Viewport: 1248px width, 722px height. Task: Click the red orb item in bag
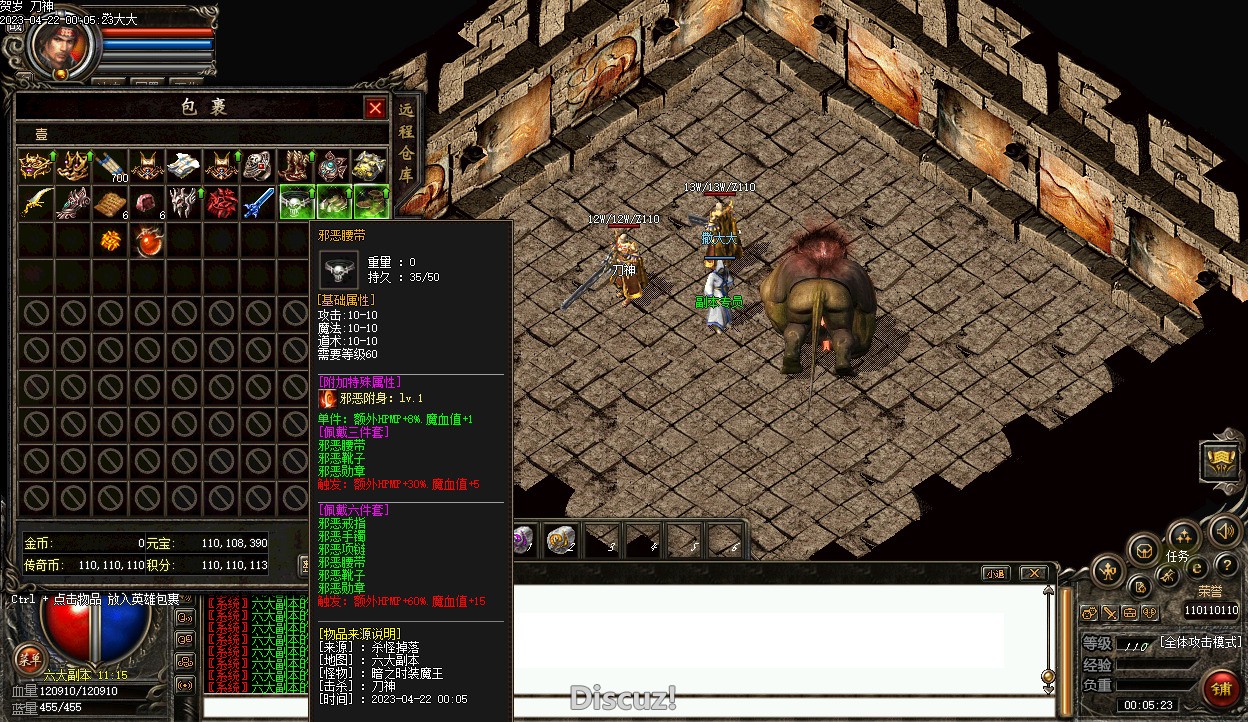coord(148,240)
